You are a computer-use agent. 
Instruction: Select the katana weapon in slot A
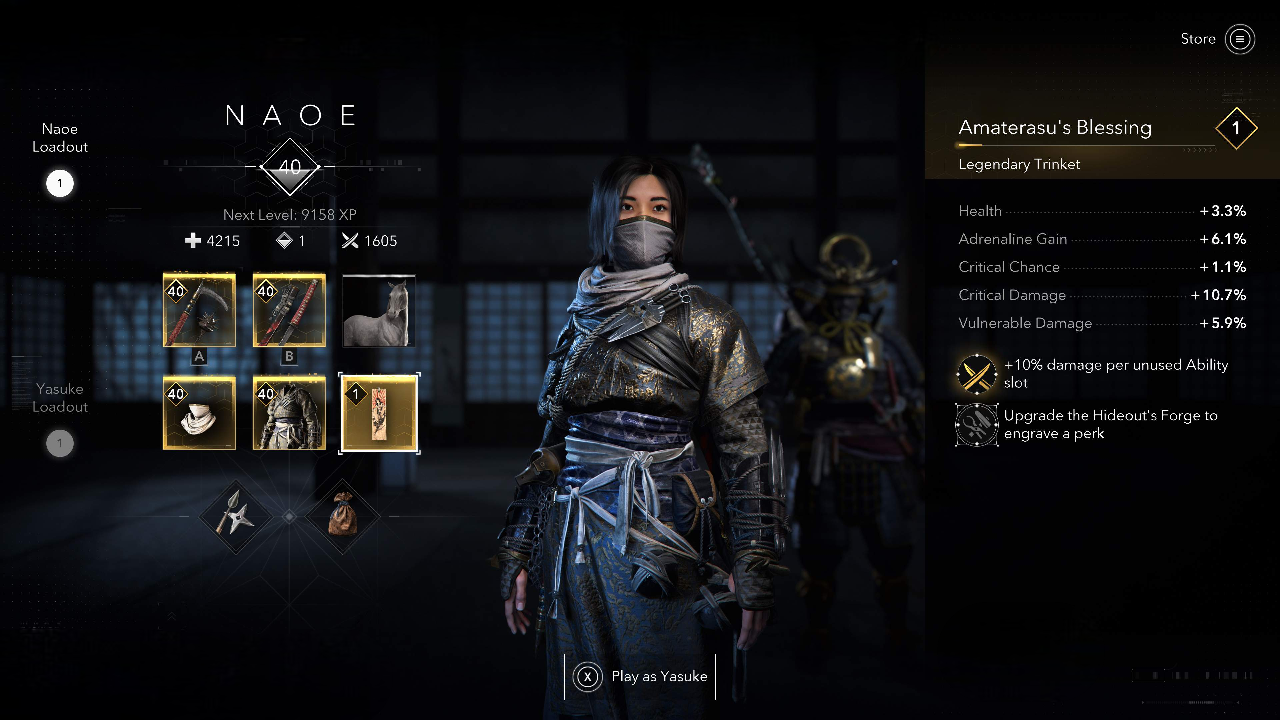(199, 310)
